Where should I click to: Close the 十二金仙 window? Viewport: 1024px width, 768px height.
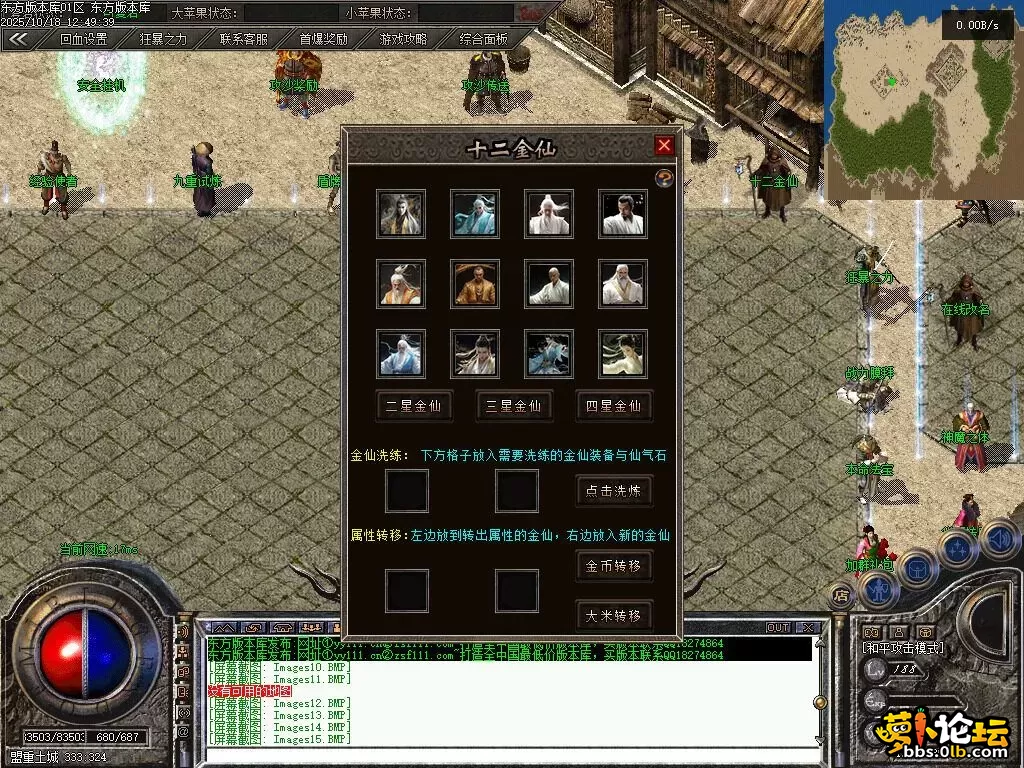tap(664, 146)
